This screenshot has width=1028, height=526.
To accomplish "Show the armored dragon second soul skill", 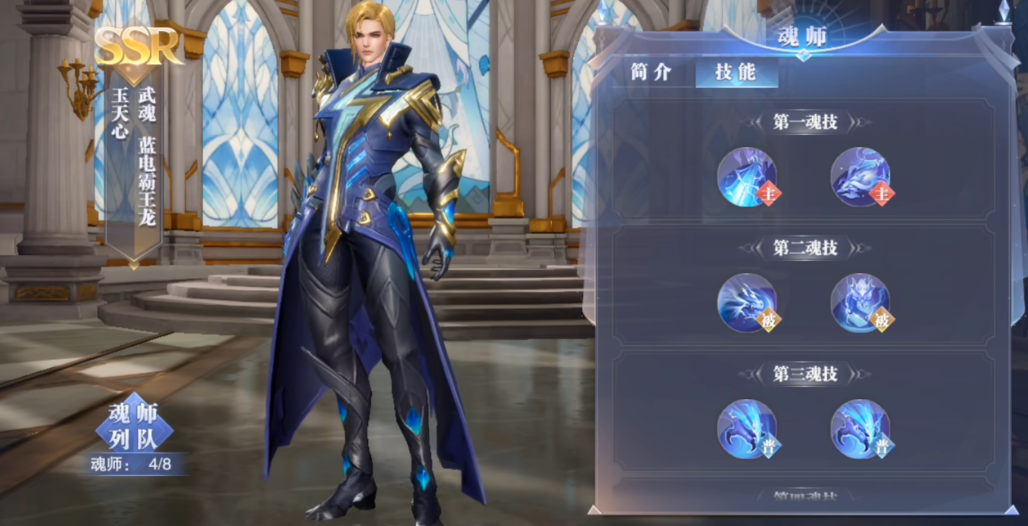I will pyautogui.click(x=860, y=302).
